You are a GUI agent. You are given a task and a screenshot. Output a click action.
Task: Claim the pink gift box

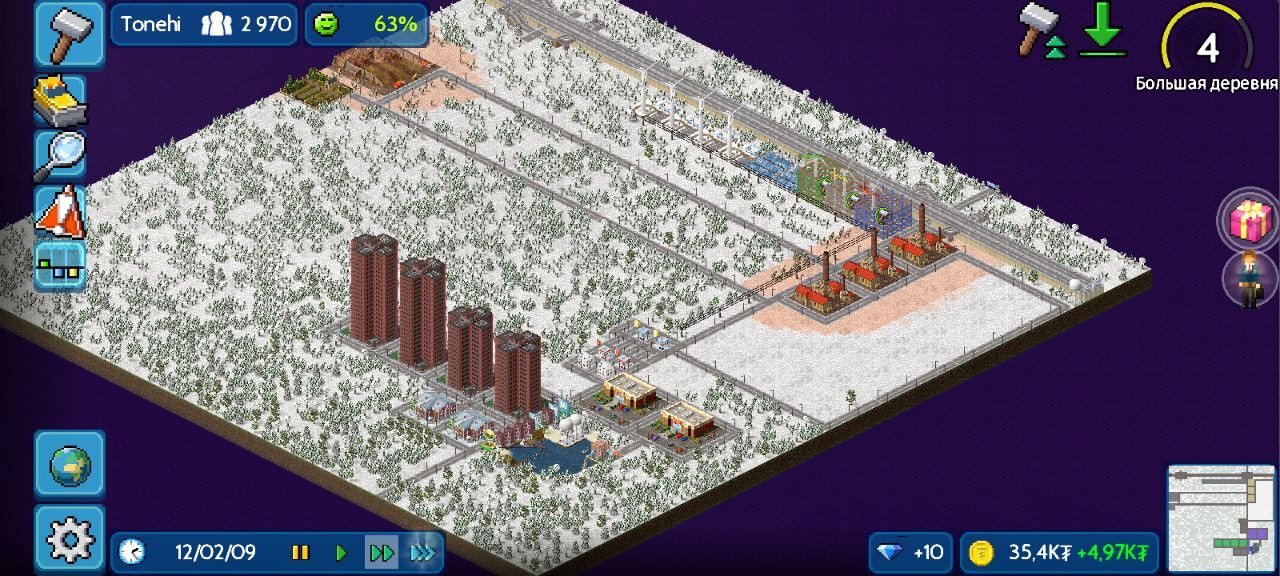(x=1249, y=220)
